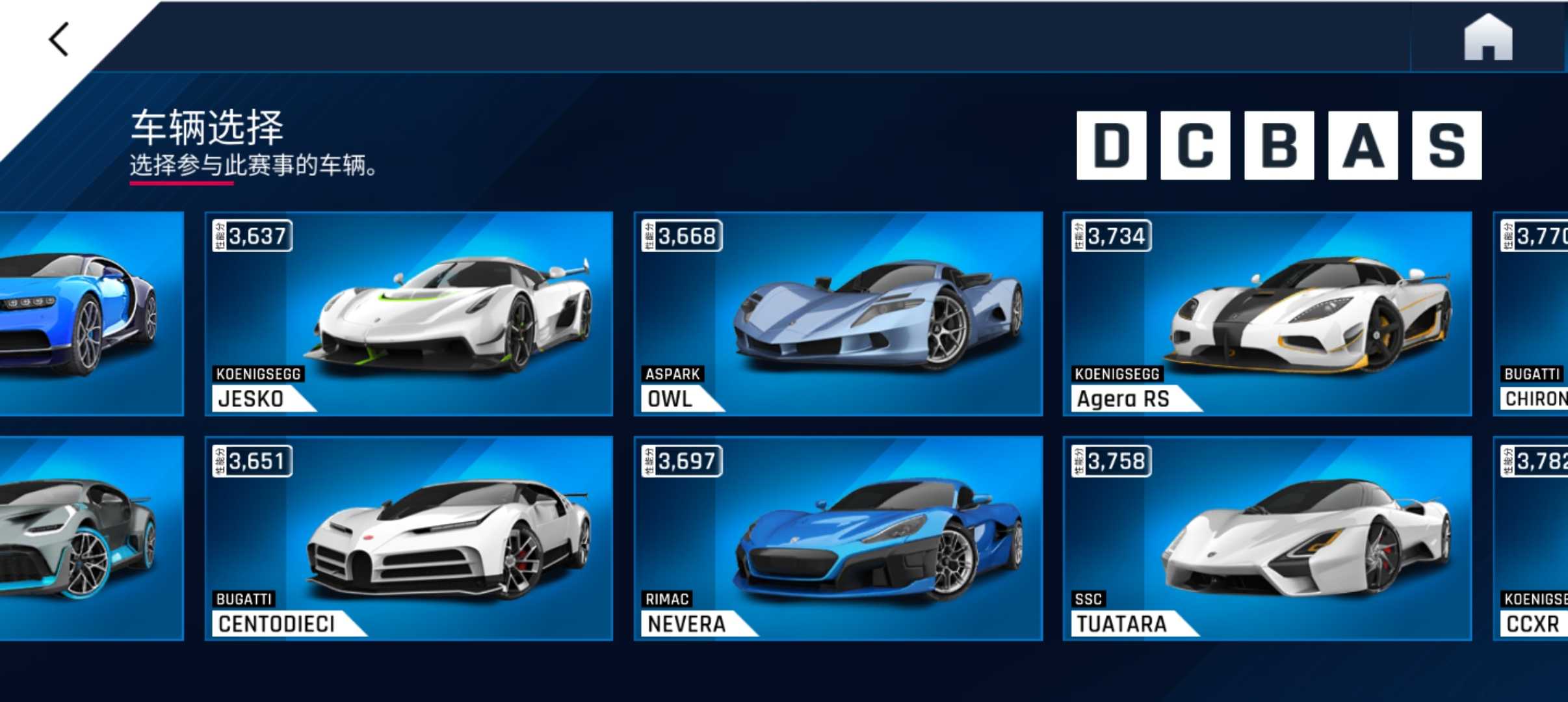Pick the Koenigsegg Agera RS
Screen dimensions: 1568x702
(1267, 313)
